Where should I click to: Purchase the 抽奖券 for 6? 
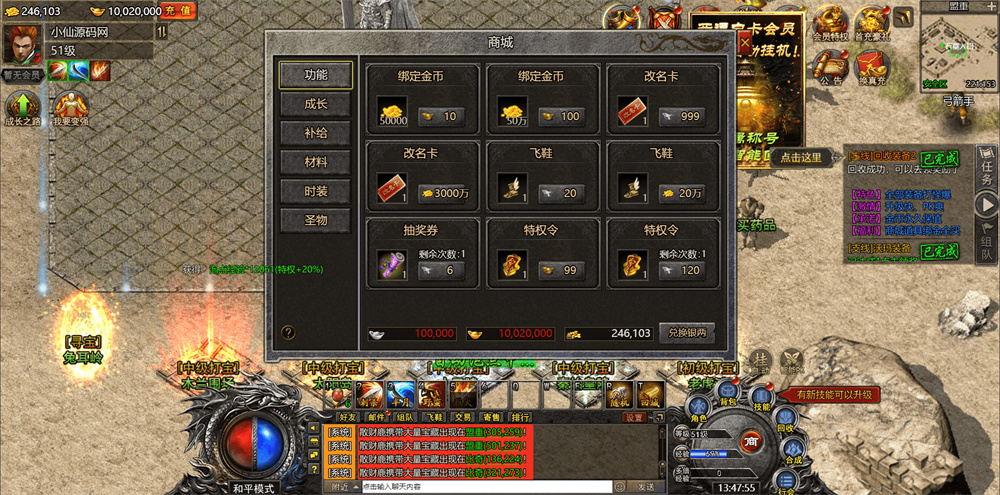point(441,270)
